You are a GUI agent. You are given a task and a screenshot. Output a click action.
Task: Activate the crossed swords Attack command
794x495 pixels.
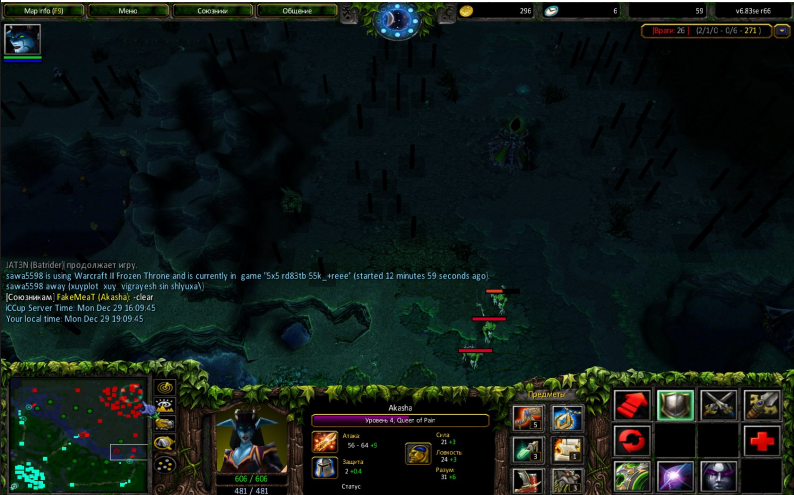(719, 405)
